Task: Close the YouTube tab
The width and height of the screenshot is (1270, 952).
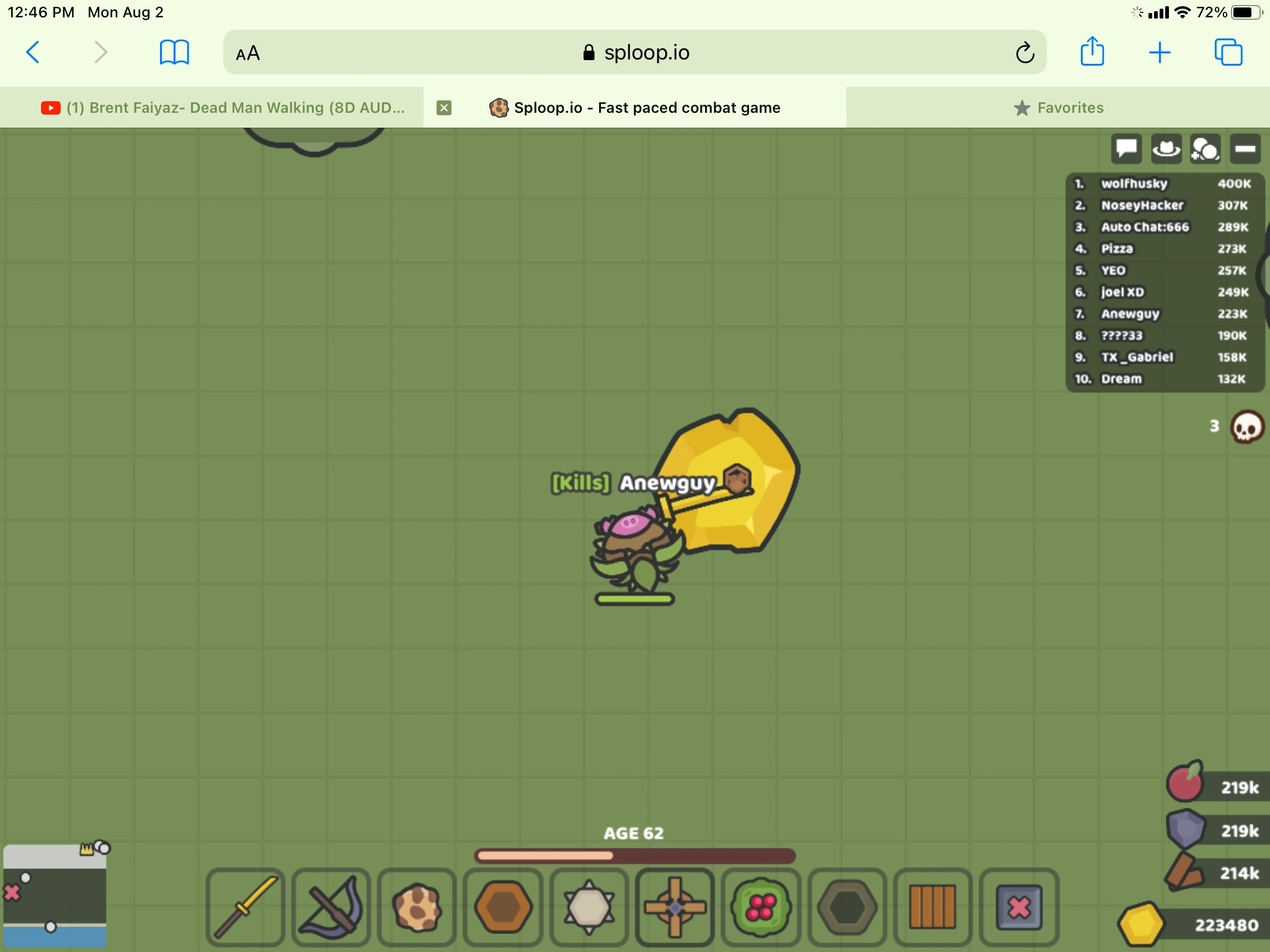Action: 444,107
